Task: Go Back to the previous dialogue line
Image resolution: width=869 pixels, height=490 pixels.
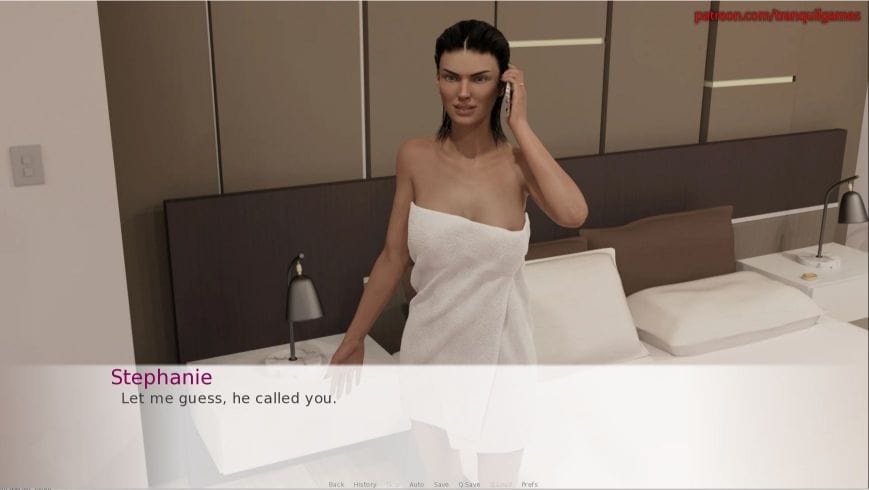Action: 336,485
